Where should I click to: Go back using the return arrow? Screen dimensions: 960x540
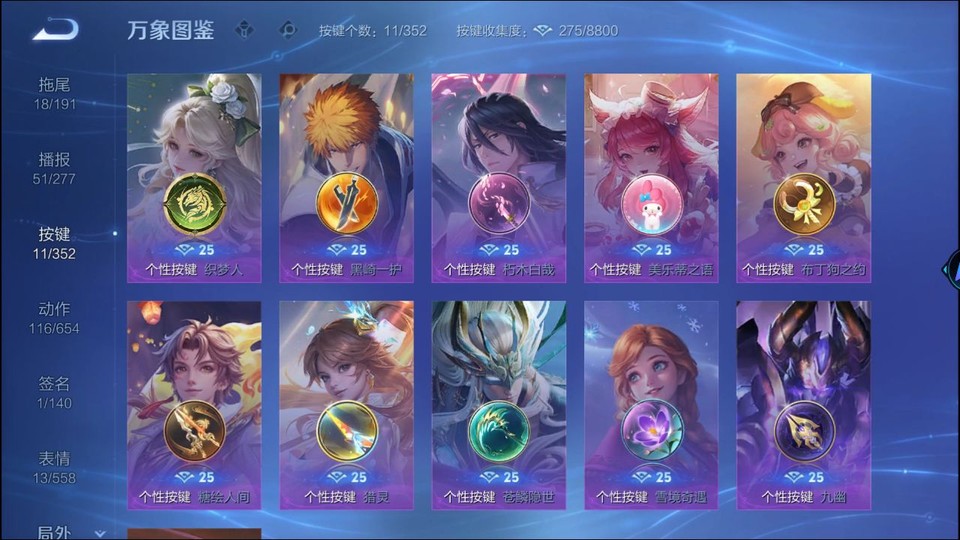(55, 30)
